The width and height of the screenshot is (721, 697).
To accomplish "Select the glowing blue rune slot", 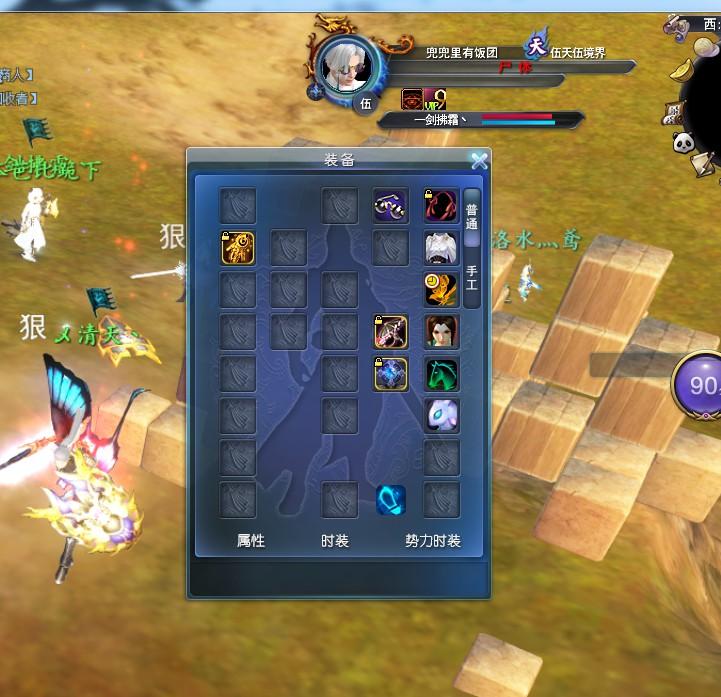I will pyautogui.click(x=391, y=500).
